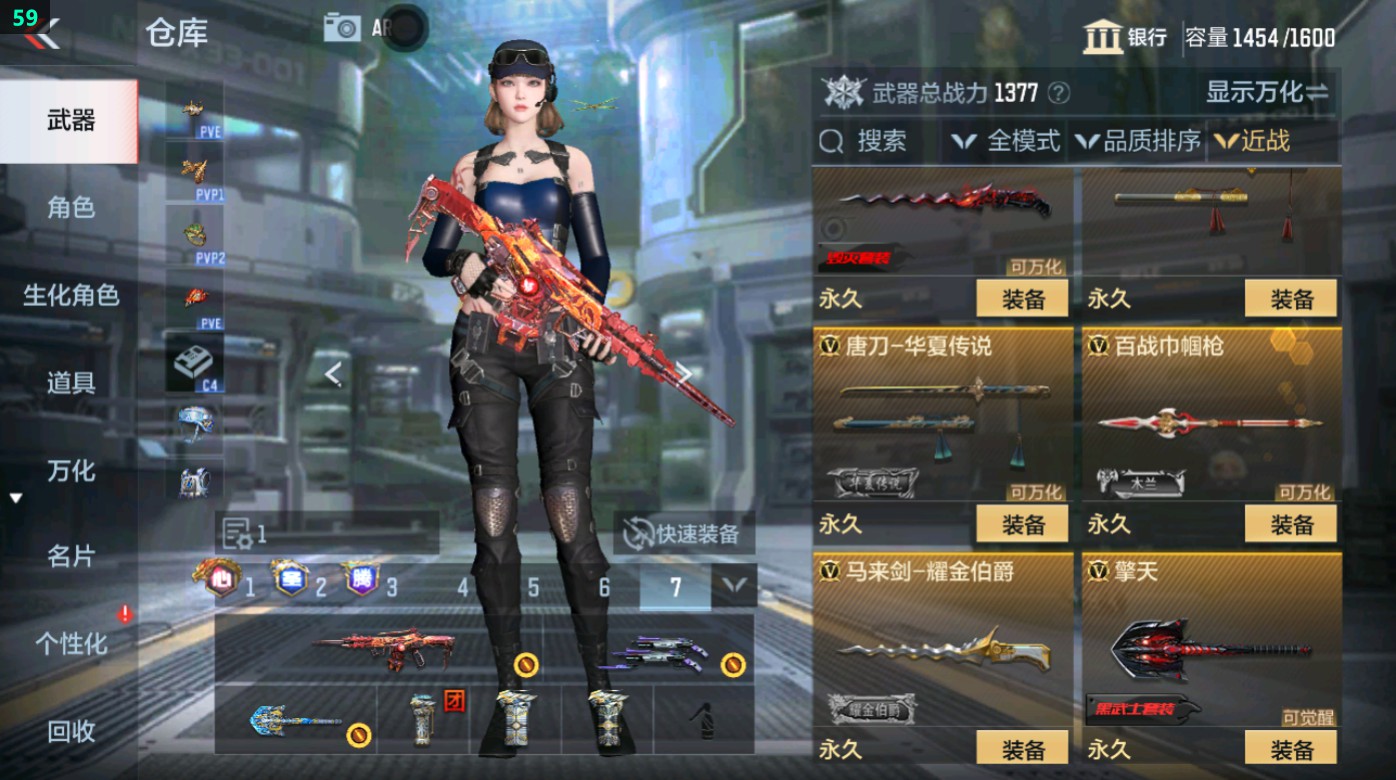Tap 装备 to equip 唐刀-华夏传说

pyautogui.click(x=1022, y=524)
